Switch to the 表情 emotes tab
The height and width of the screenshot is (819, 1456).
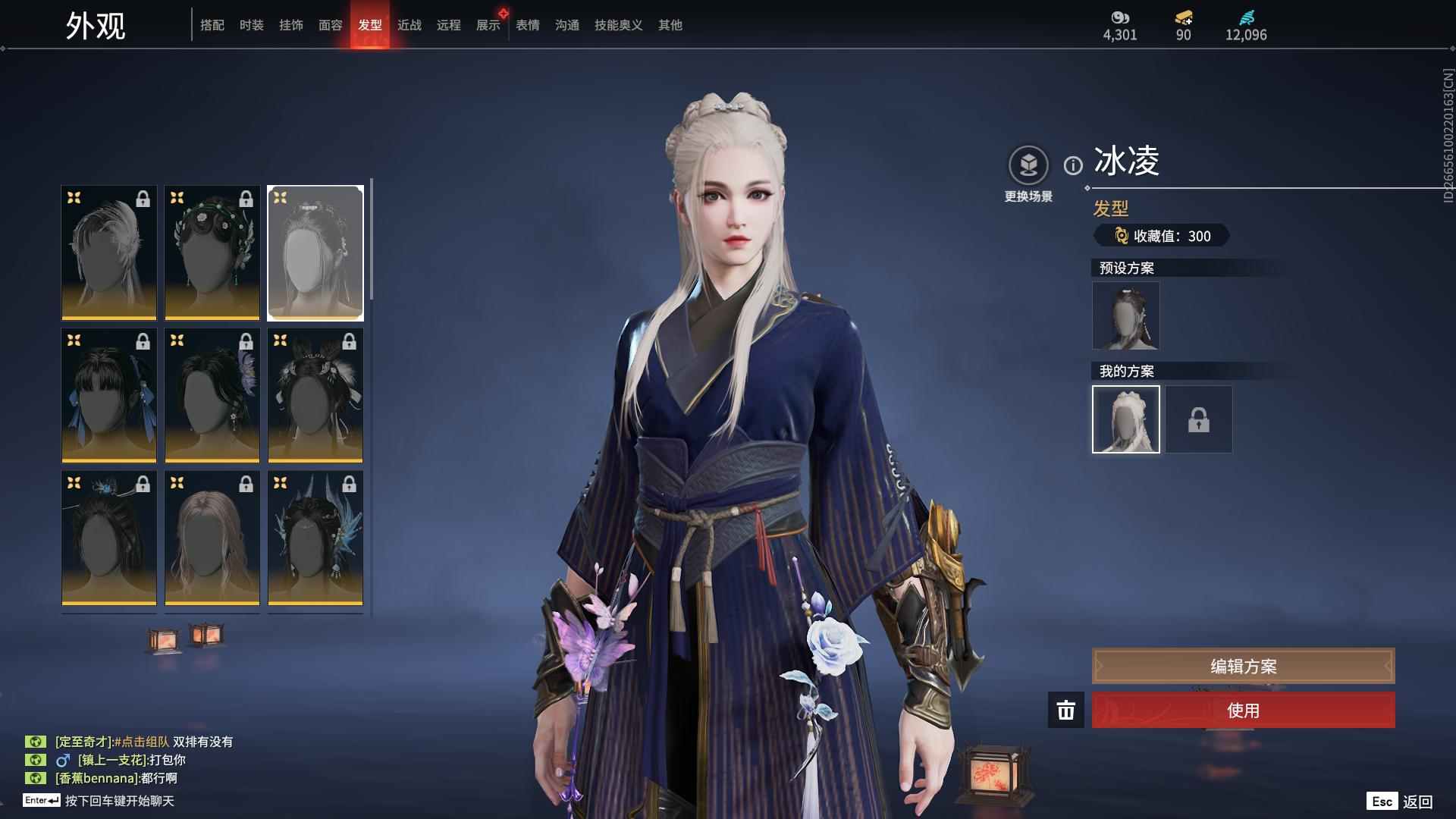pyautogui.click(x=528, y=25)
